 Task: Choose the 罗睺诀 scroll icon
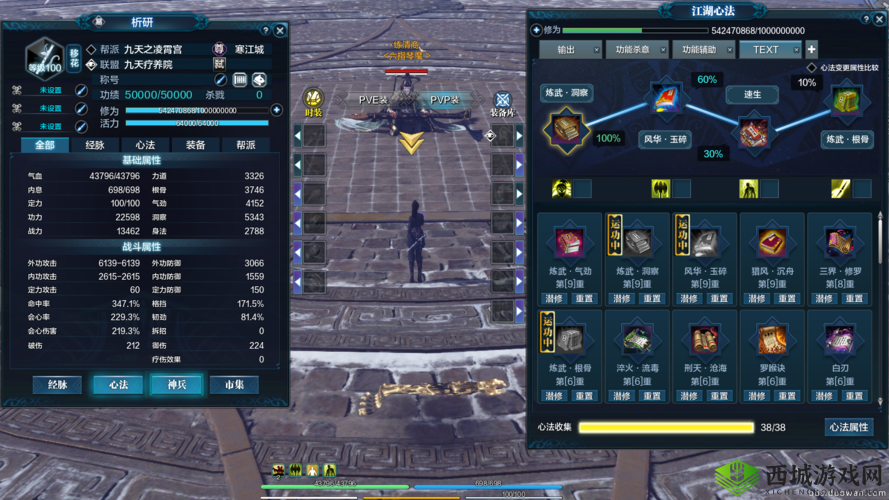(x=772, y=339)
